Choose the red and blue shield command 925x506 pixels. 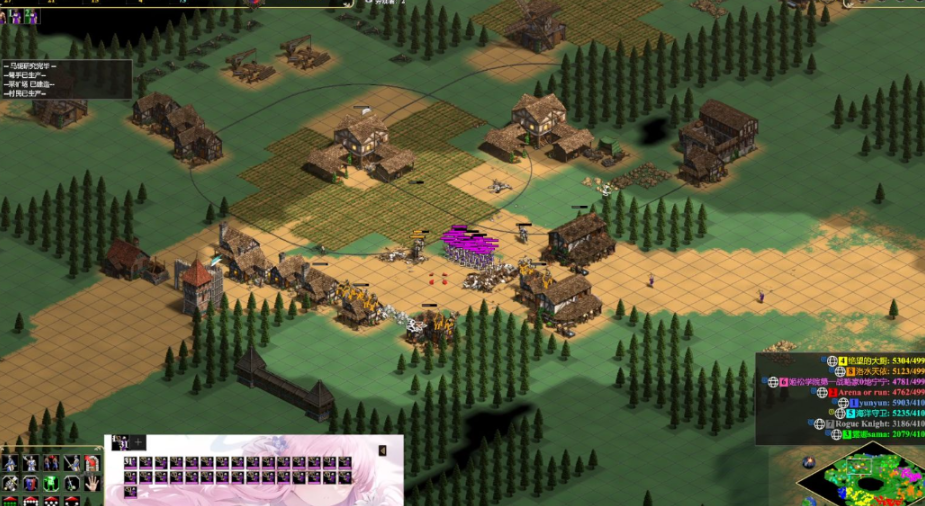click(x=29, y=482)
